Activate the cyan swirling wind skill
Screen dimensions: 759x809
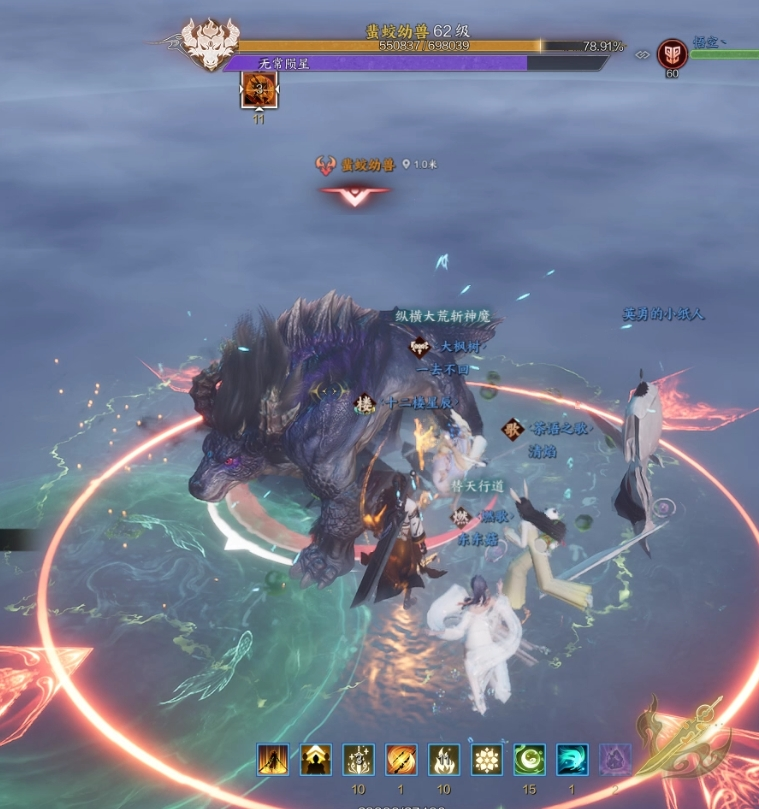(572, 760)
